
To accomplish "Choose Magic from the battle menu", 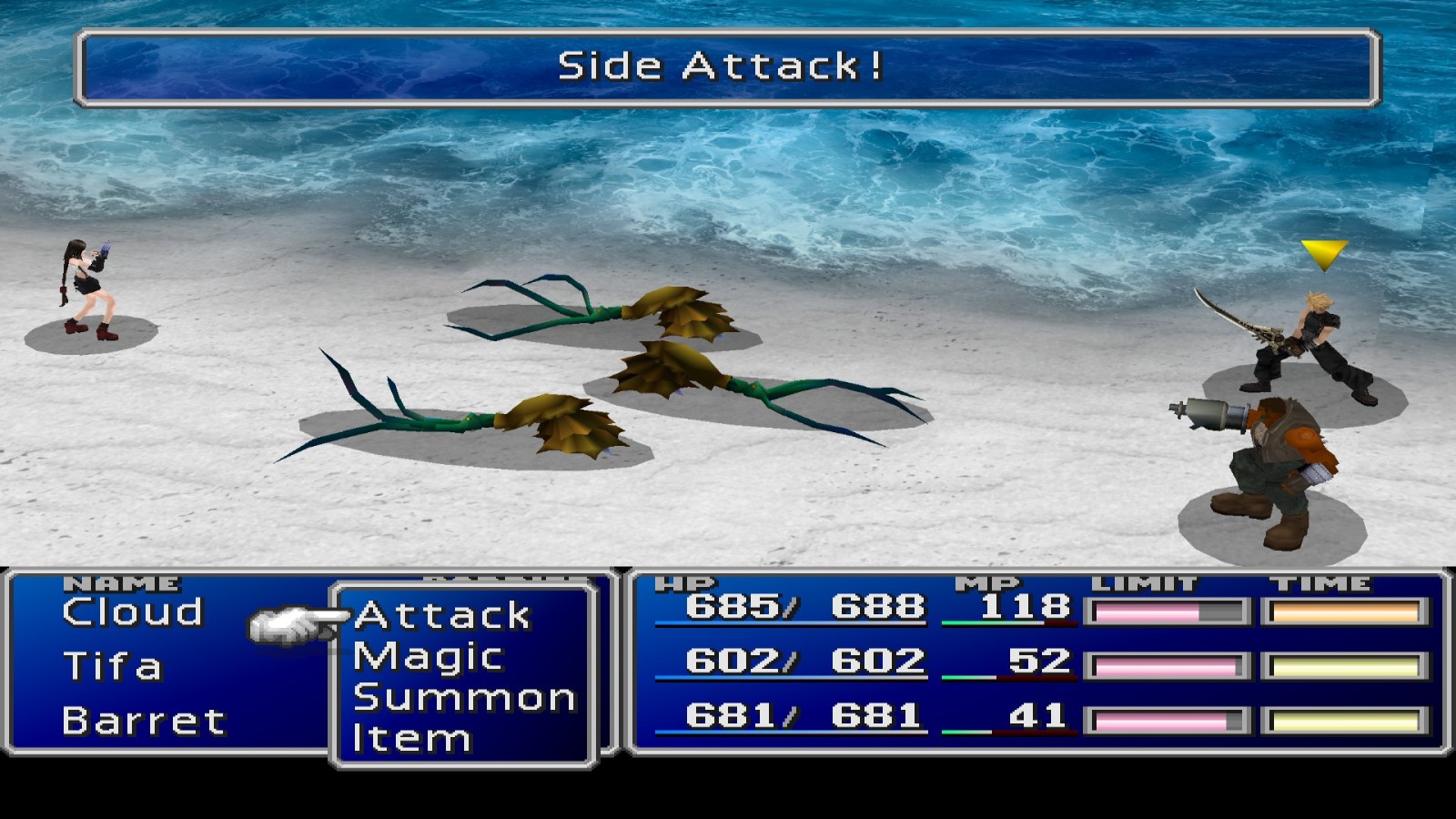I will 428,657.
